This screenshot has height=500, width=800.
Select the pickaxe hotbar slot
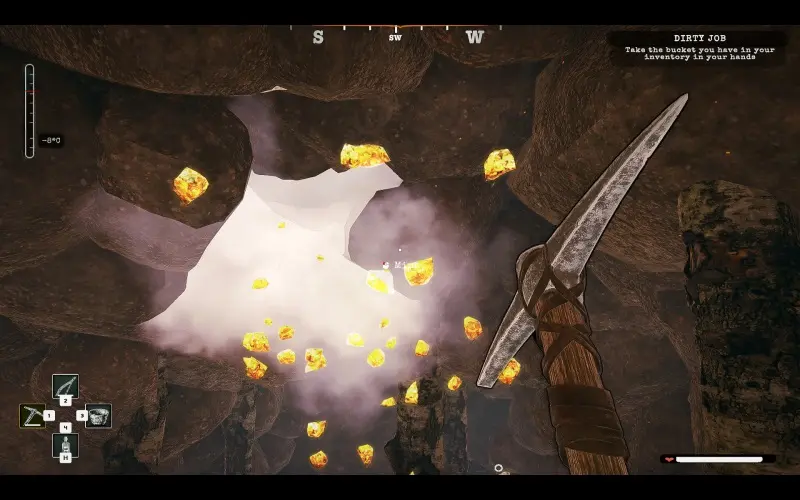32,415
